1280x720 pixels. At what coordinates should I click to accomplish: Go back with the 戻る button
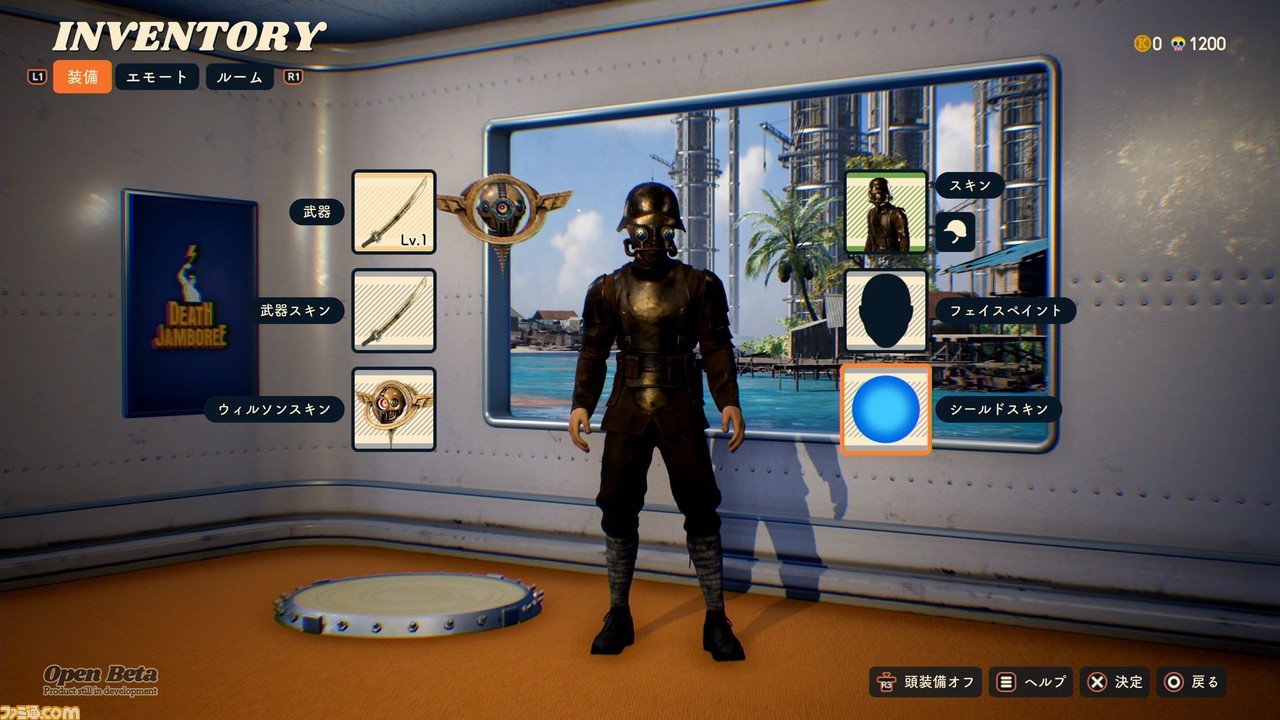coord(1191,682)
